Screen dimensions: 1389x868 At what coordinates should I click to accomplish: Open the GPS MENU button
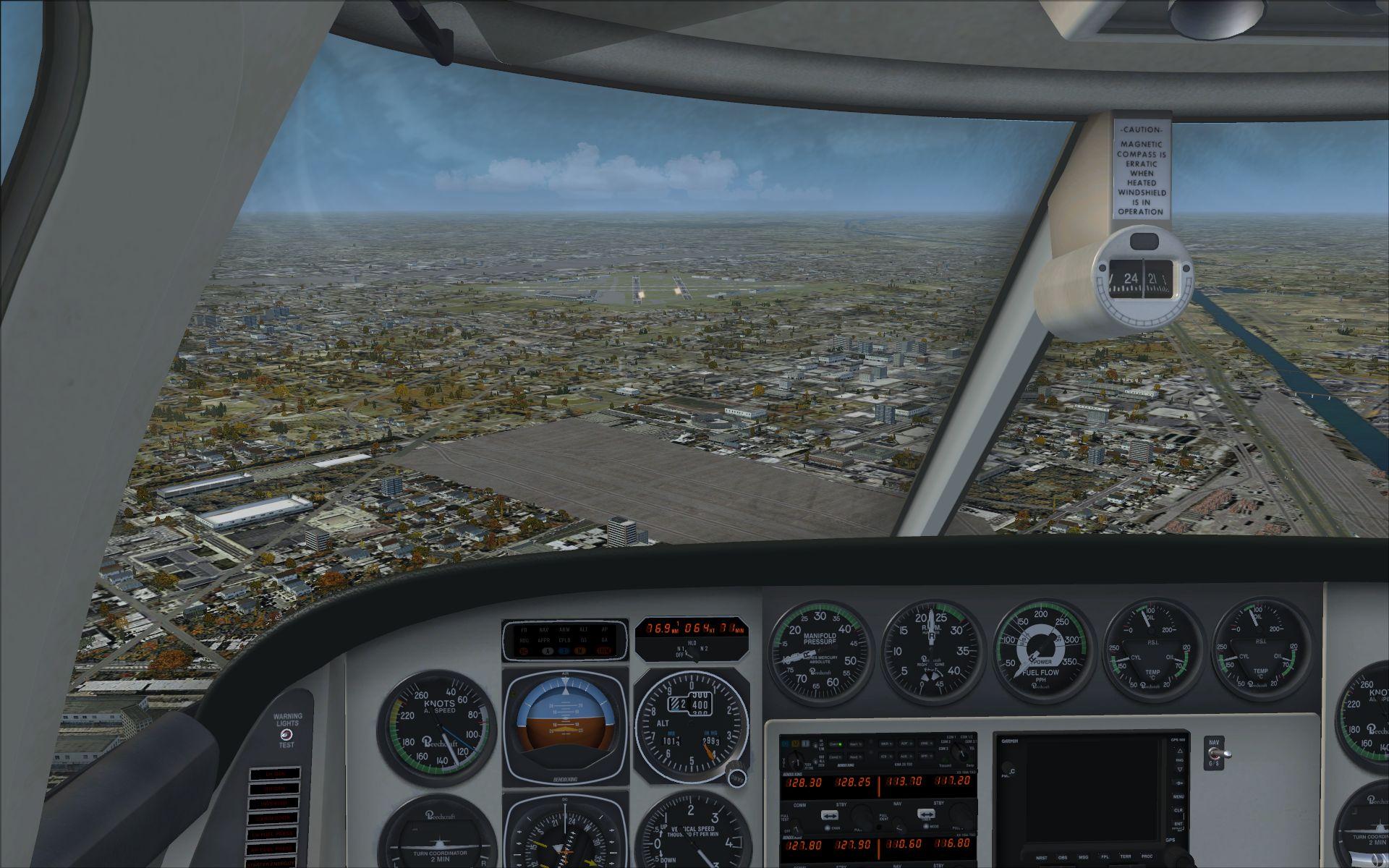coord(1178,797)
